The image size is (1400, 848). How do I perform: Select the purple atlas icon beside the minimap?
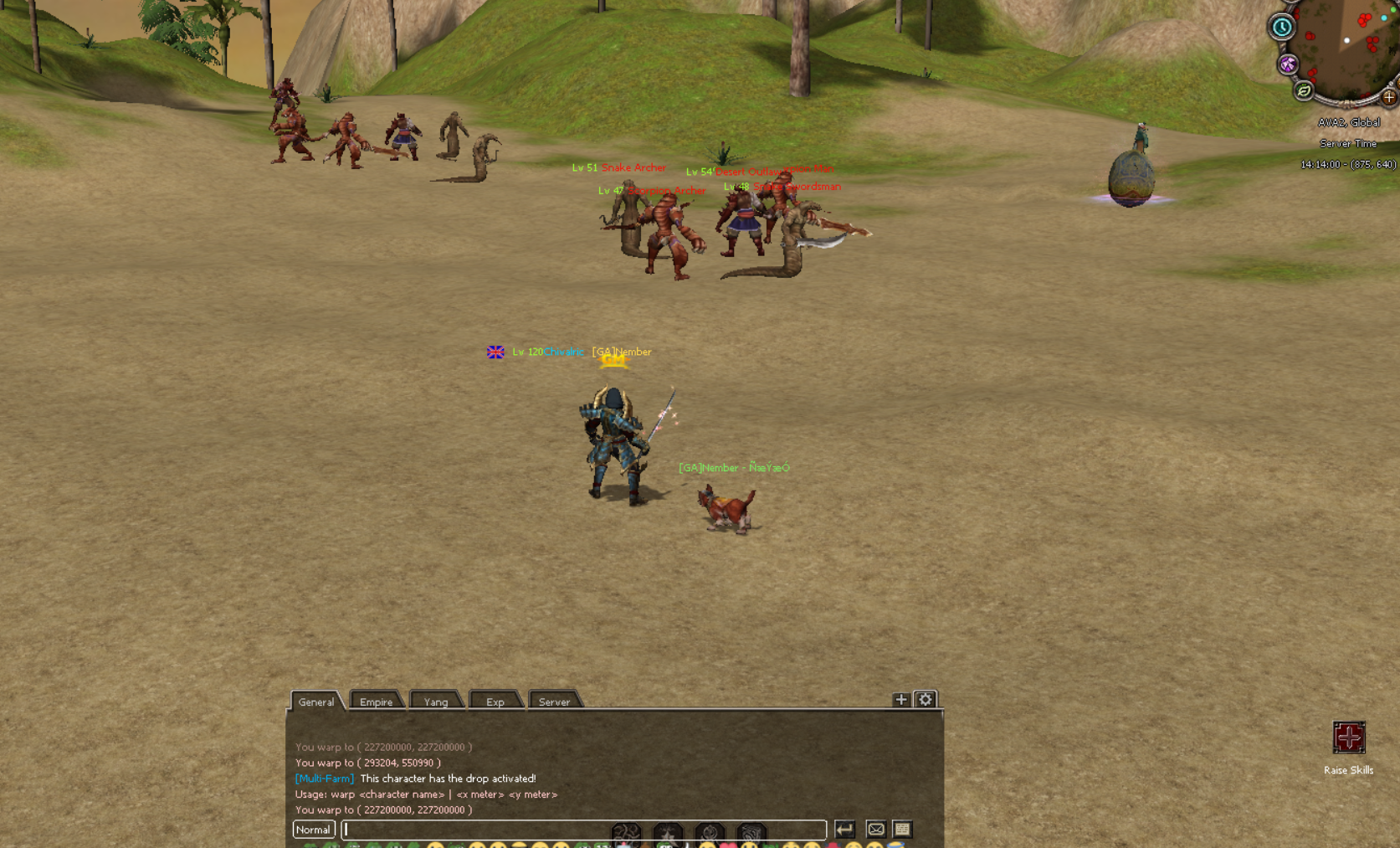[1289, 64]
